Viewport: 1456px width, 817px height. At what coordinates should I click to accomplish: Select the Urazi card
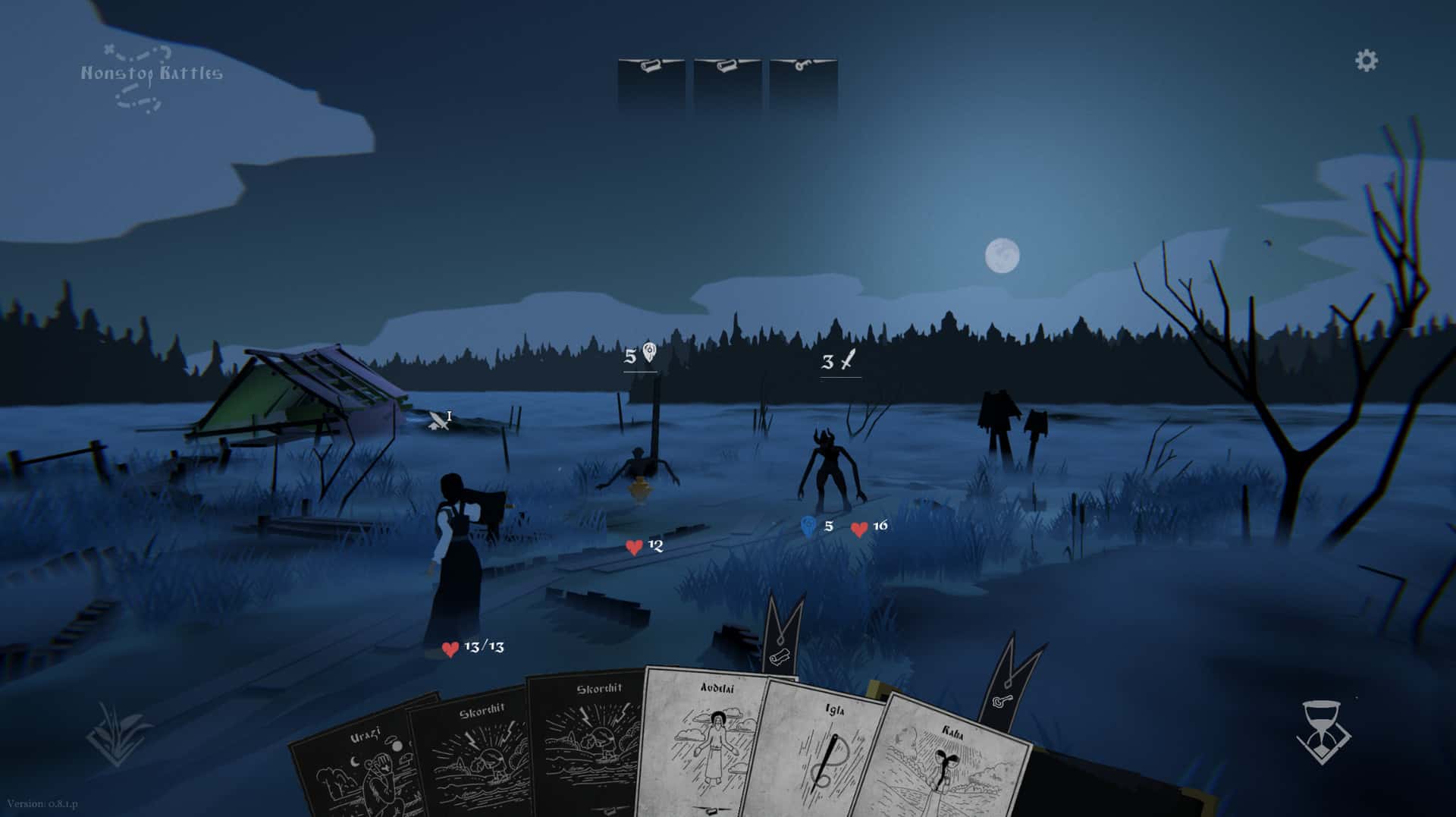tap(356, 766)
